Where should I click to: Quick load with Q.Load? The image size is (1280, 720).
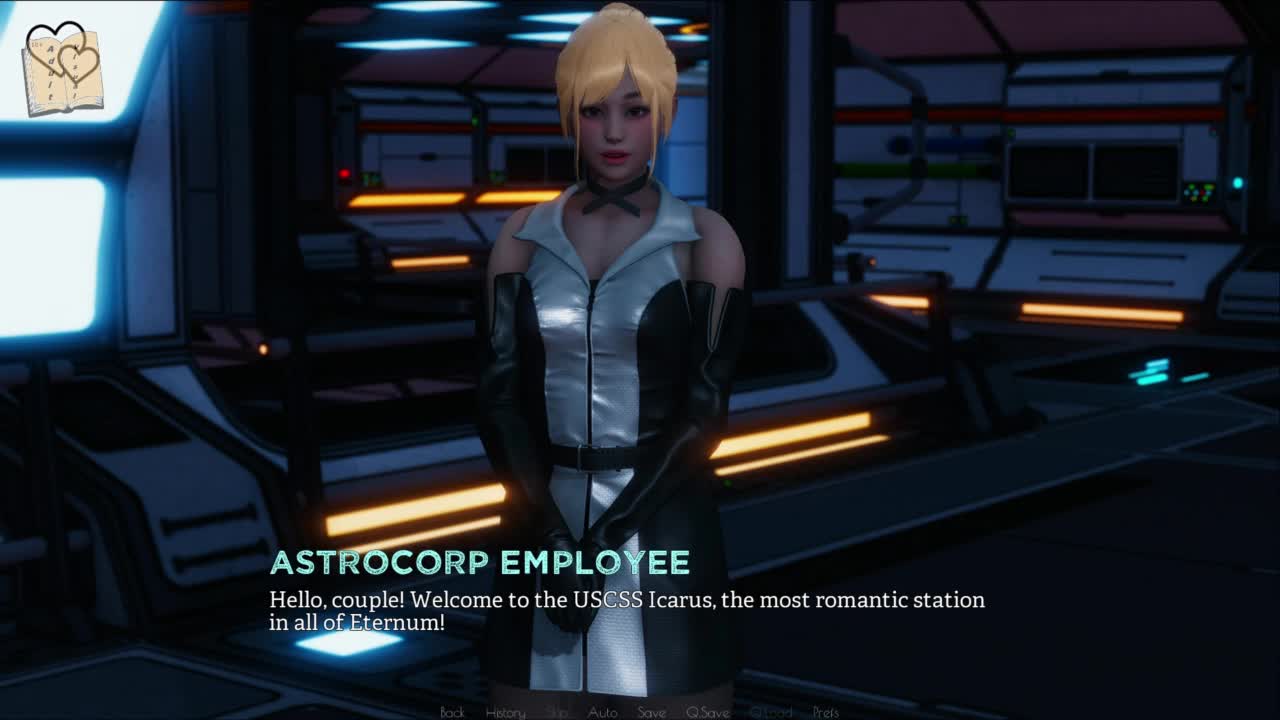pos(770,712)
